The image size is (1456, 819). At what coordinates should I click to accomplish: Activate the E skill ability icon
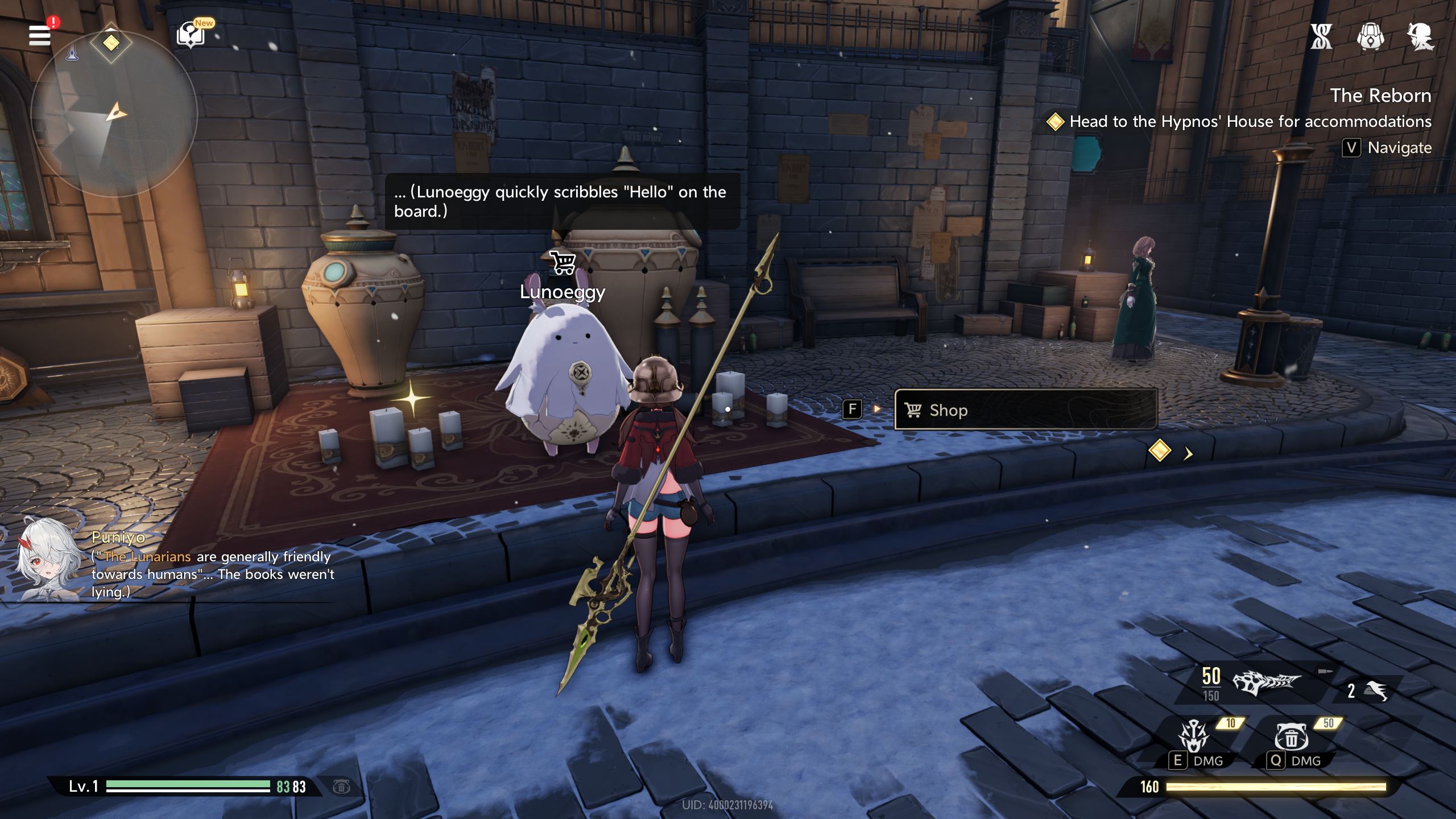[x=1194, y=736]
